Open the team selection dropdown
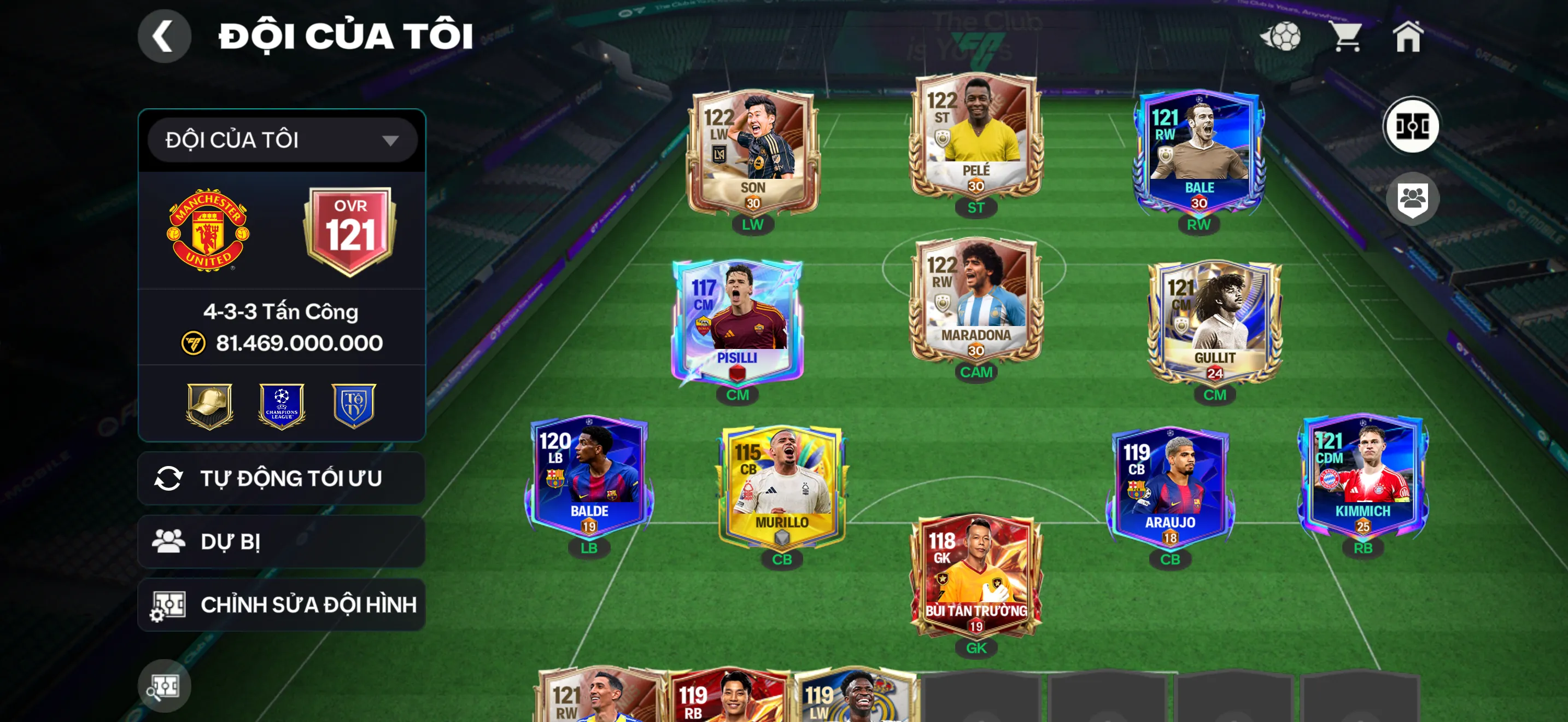Image resolution: width=1568 pixels, height=722 pixels. pos(280,139)
